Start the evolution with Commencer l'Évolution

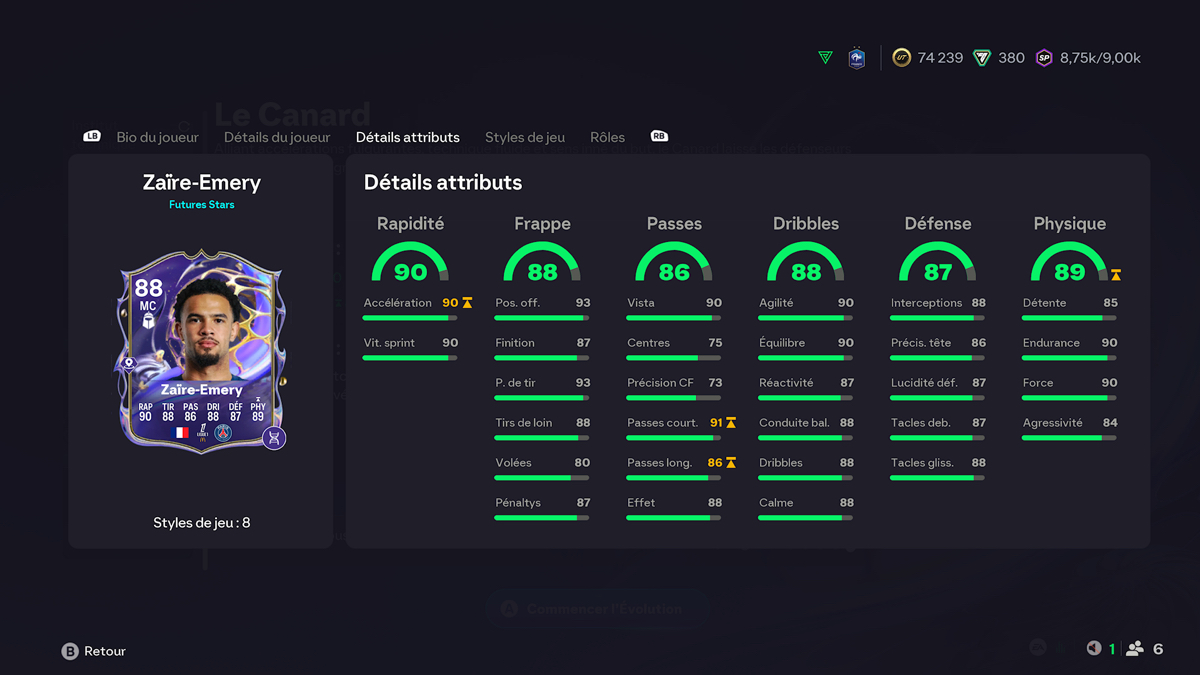pyautogui.click(x=596, y=609)
